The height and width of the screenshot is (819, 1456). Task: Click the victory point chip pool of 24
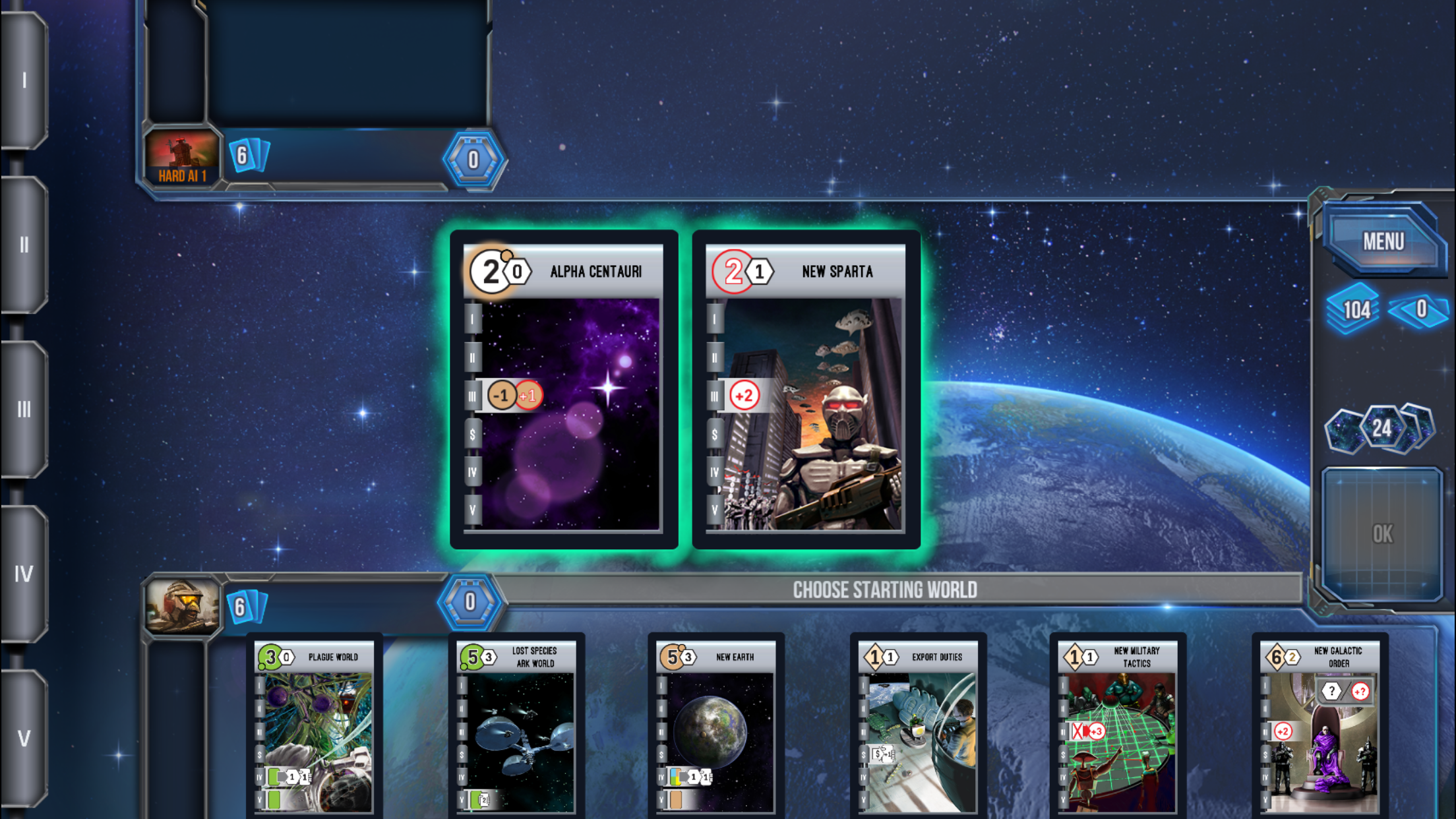point(1381,429)
